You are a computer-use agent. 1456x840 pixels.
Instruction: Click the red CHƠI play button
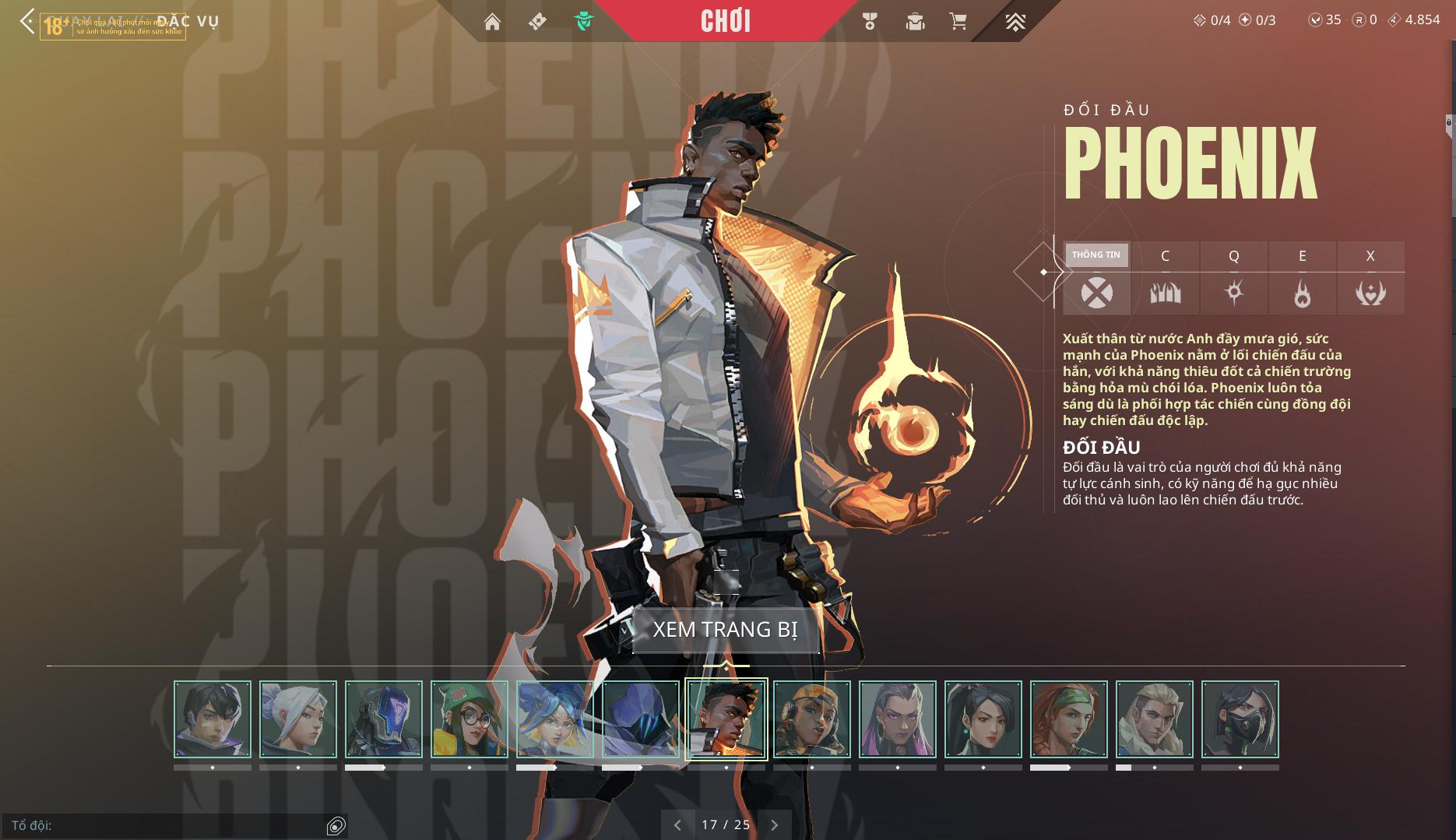(725, 21)
